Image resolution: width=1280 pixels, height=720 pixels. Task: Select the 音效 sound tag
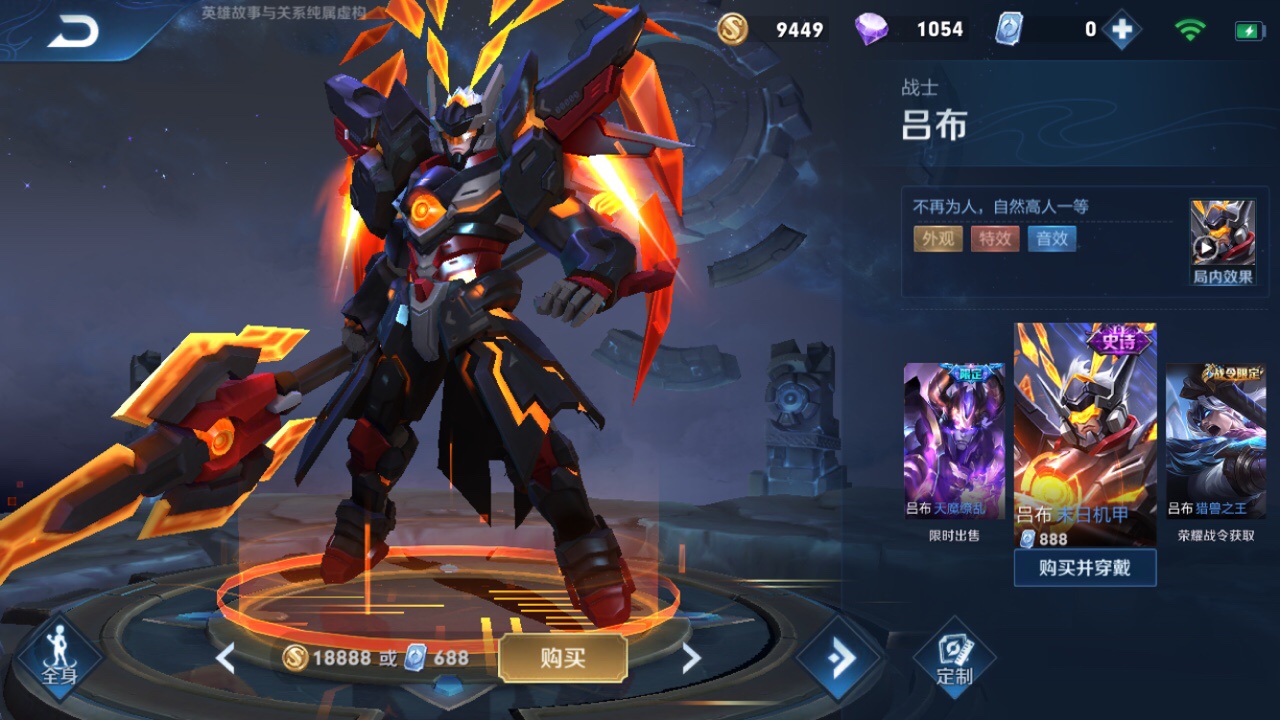click(x=1052, y=239)
